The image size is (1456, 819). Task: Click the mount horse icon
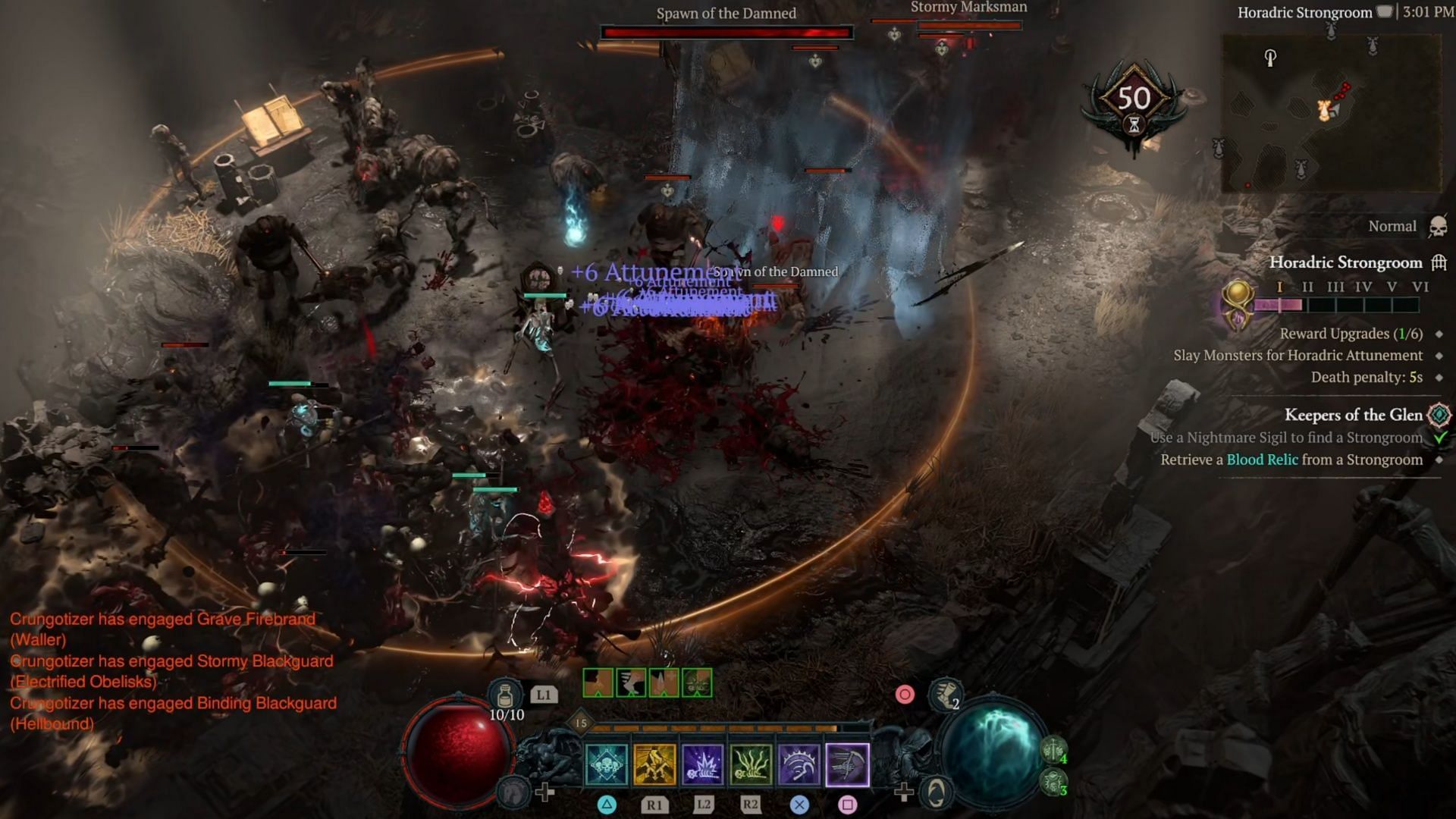(x=513, y=792)
